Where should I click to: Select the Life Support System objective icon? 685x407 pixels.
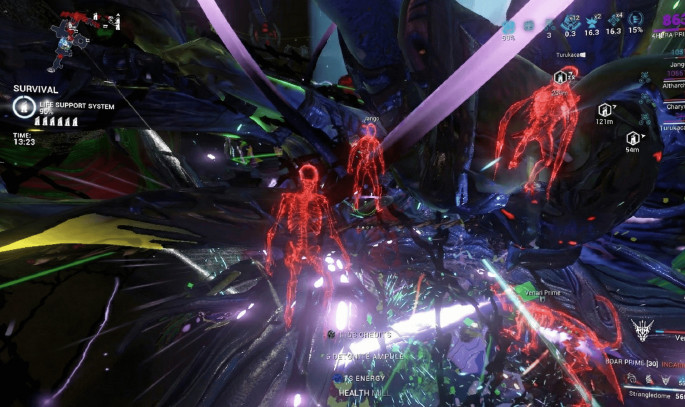pyautogui.click(x=21, y=105)
